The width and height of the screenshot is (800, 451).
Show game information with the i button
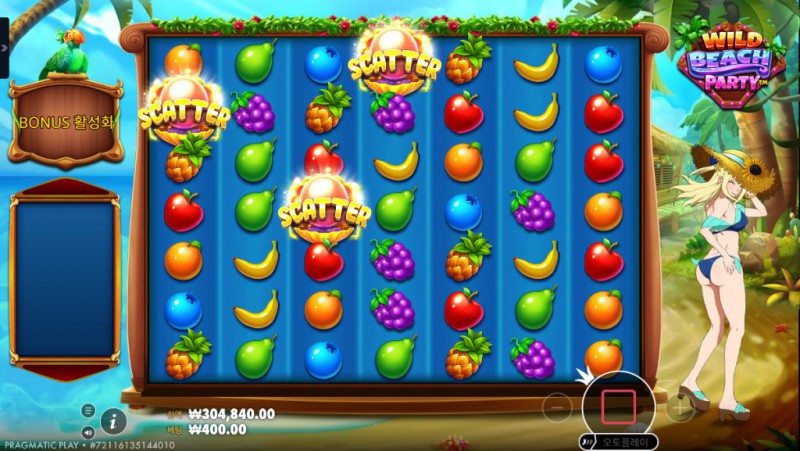(x=112, y=420)
